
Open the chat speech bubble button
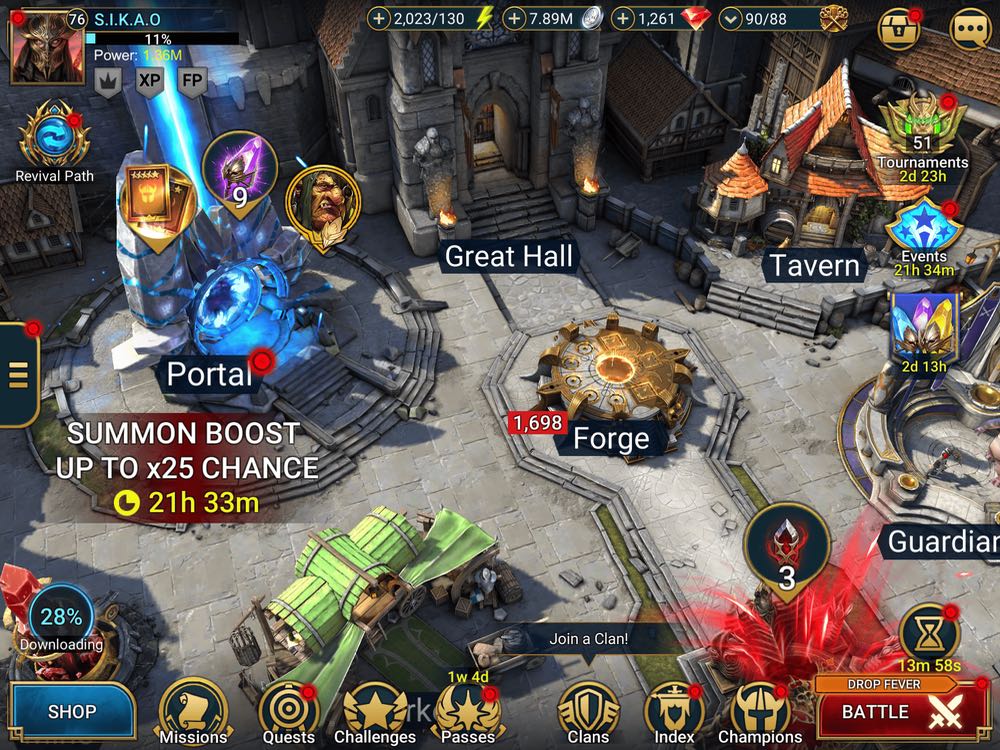tap(970, 29)
